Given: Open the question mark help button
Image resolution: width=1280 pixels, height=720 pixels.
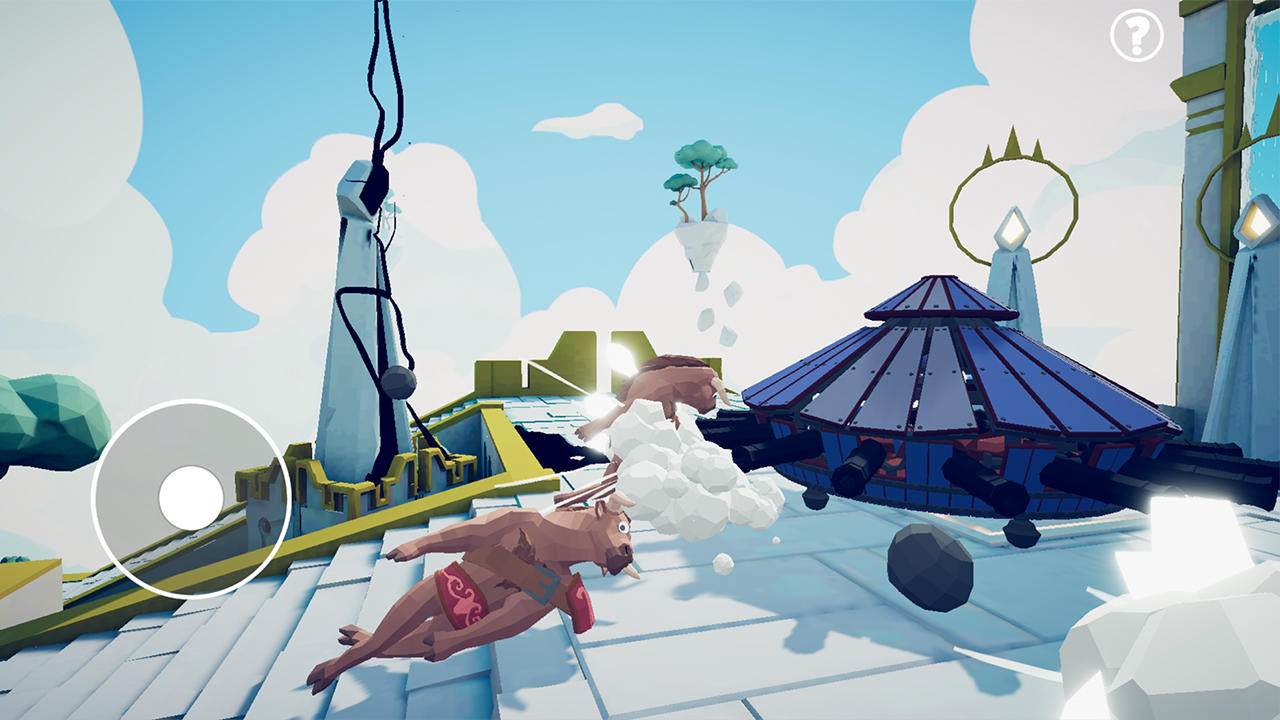Looking at the screenshot, I should 1137,37.
